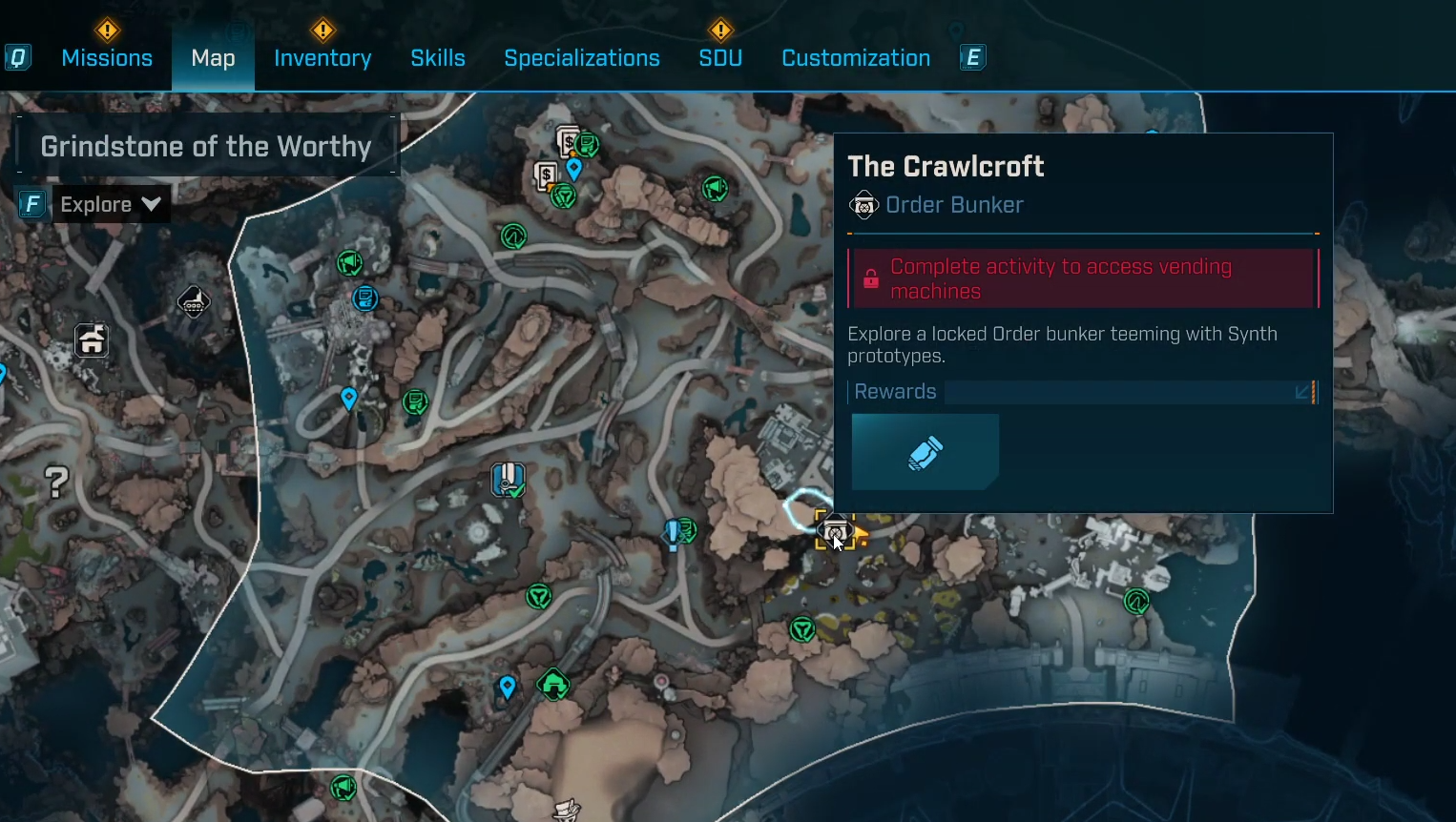Click the question mark map marker
The image size is (1456, 822).
point(57,483)
